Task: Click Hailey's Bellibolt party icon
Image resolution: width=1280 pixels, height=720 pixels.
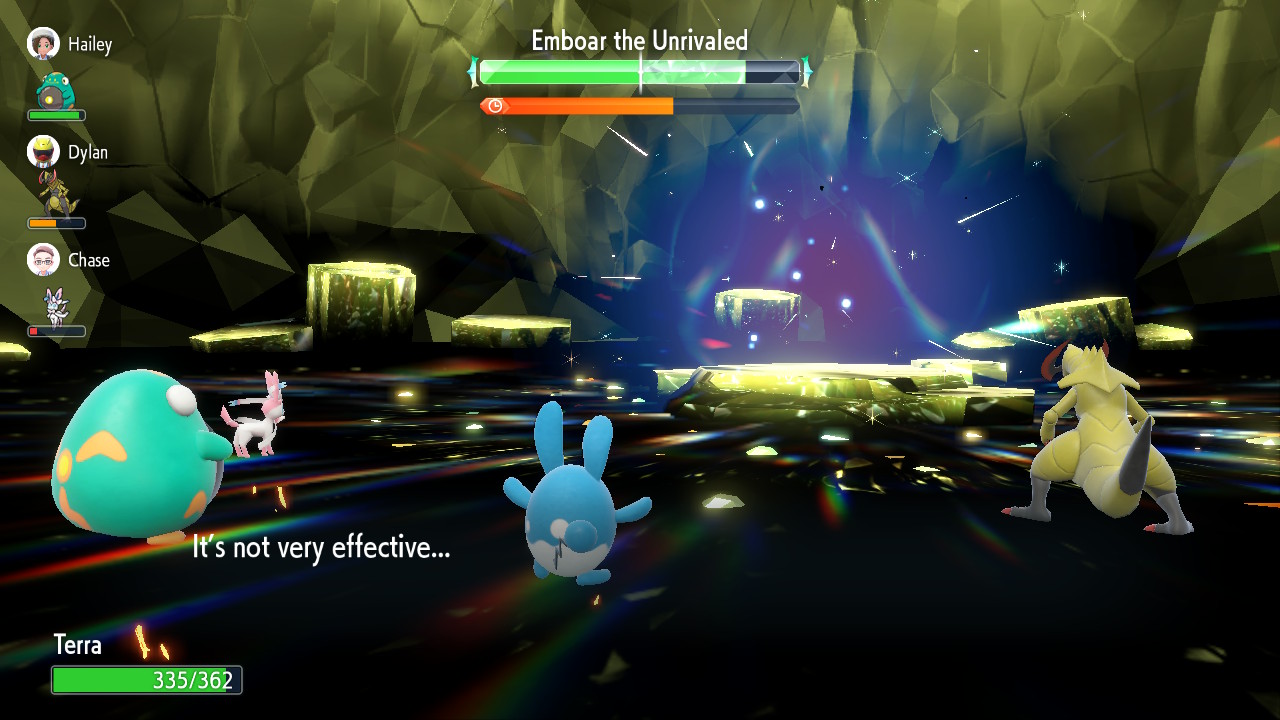Action: 55,91
